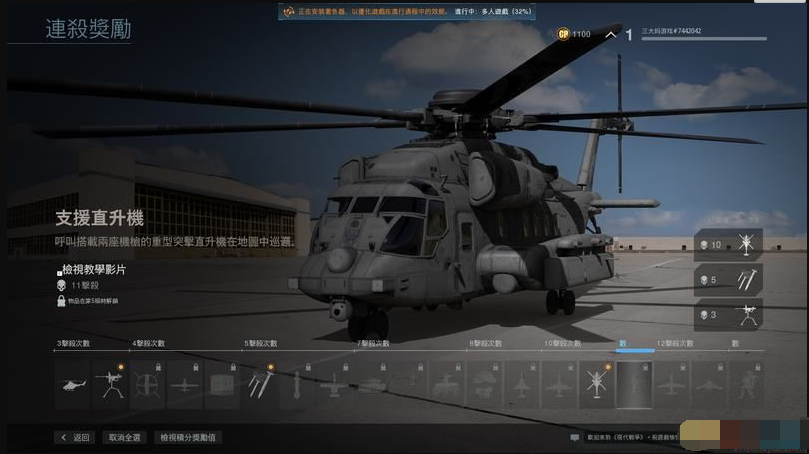Screen dimensions: 809x454
Task: Select the crosshair-circle killstreak tile
Action: coord(147,385)
